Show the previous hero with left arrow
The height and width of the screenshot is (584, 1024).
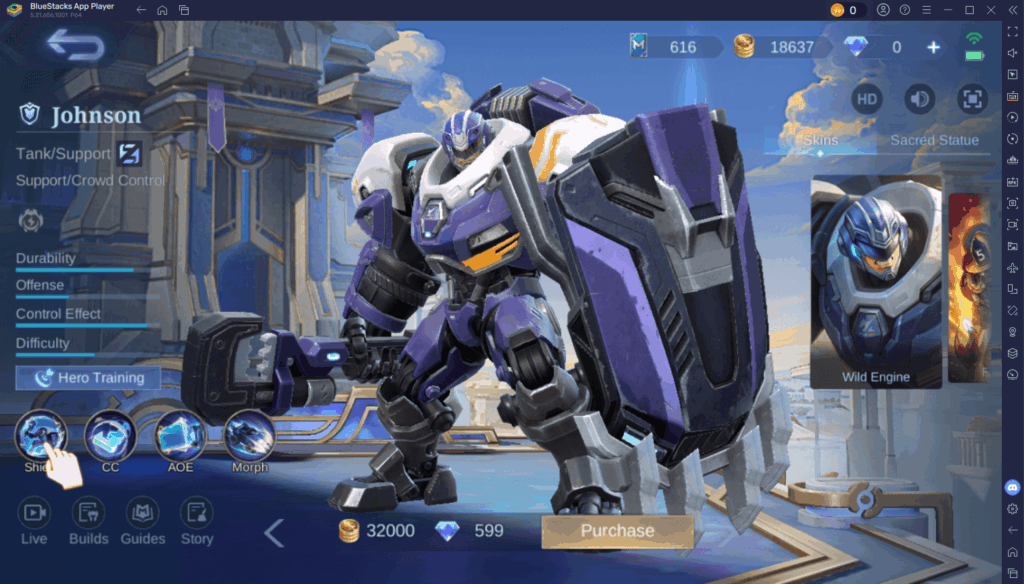[x=274, y=533]
